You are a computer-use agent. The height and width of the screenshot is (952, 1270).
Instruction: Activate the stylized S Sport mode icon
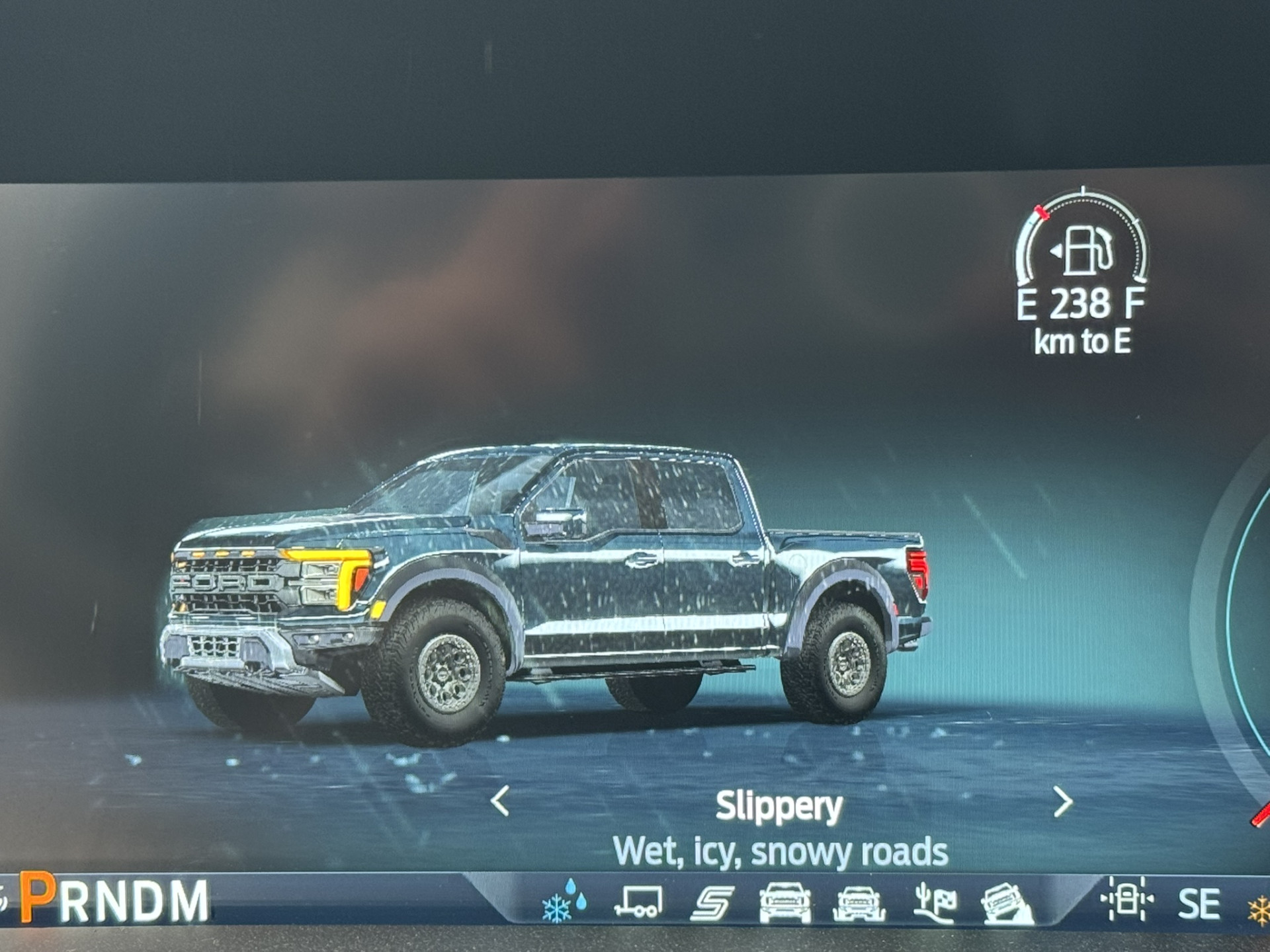pos(712,903)
